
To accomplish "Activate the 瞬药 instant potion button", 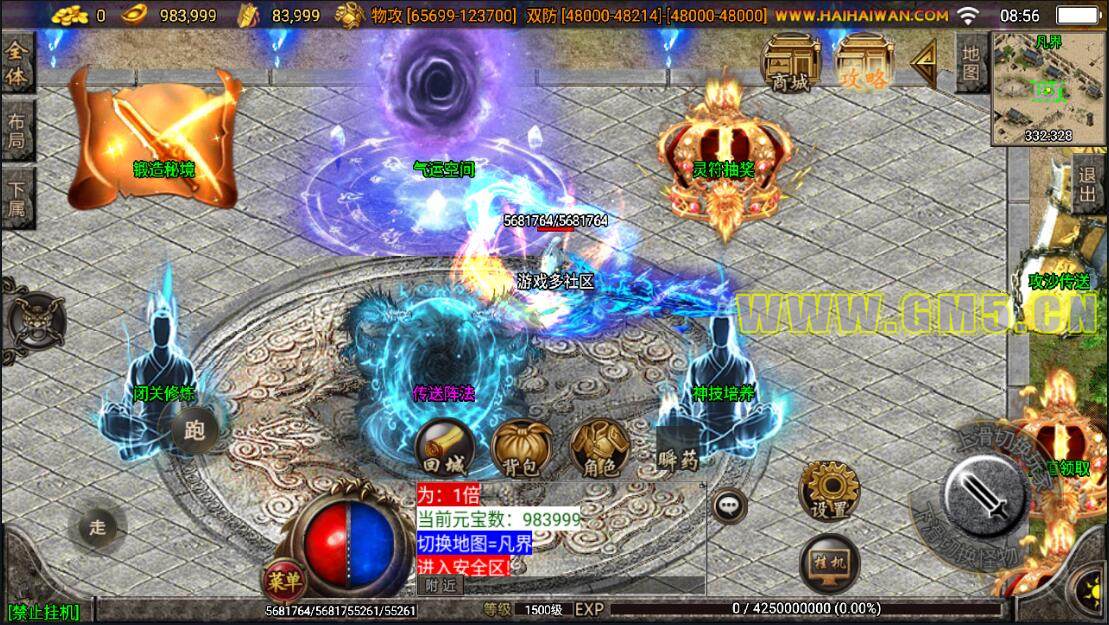I will pos(679,447).
